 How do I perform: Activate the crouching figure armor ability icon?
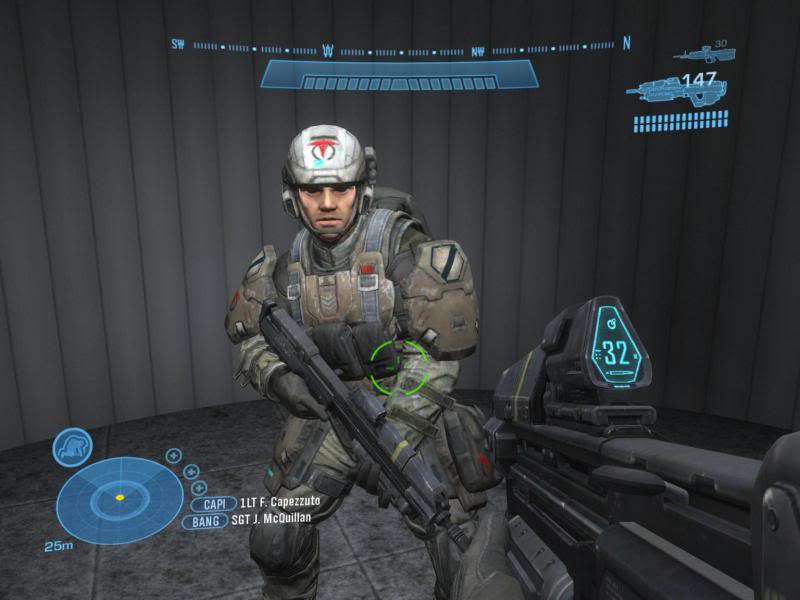(72, 447)
